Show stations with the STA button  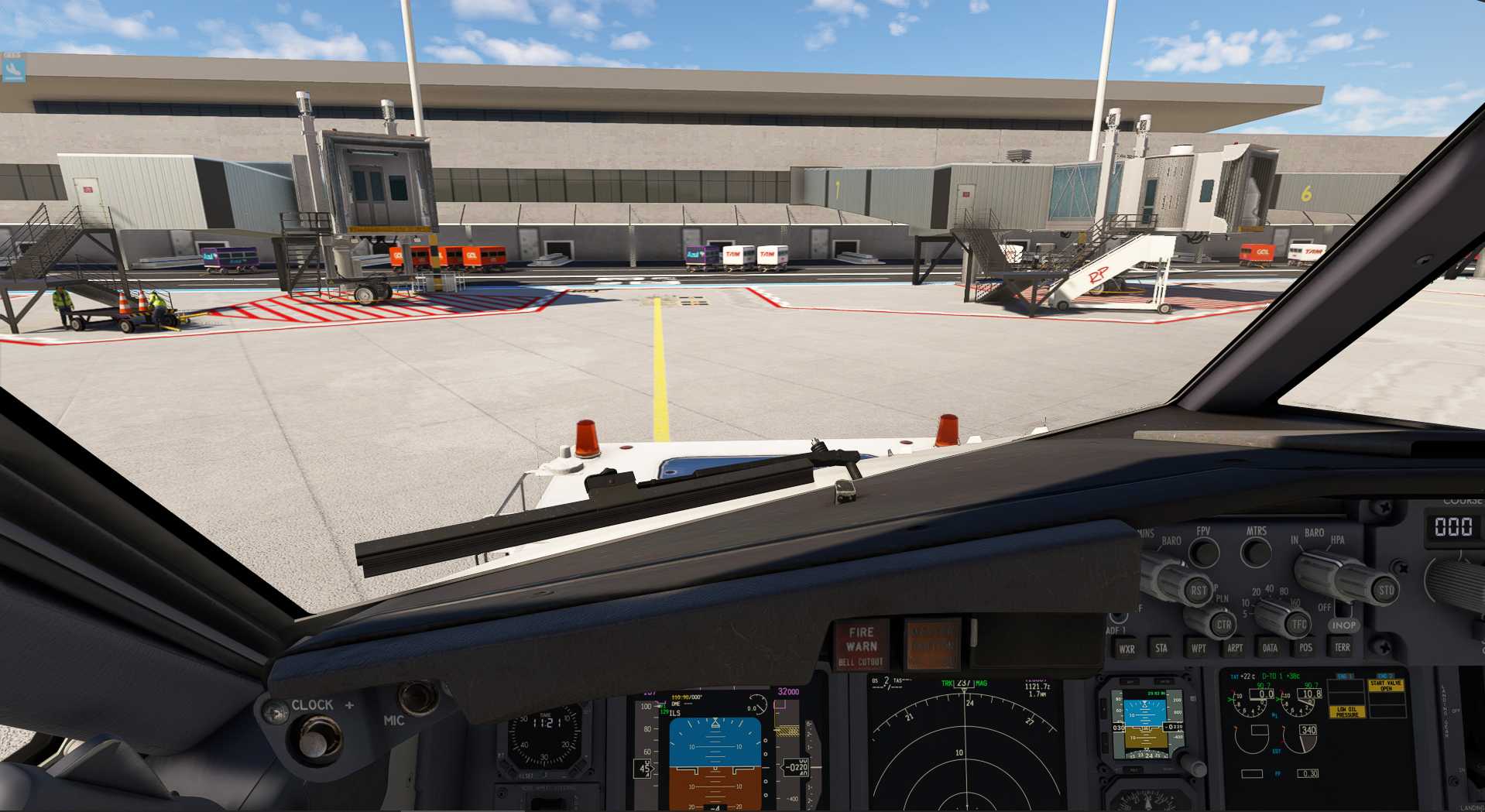(1161, 649)
